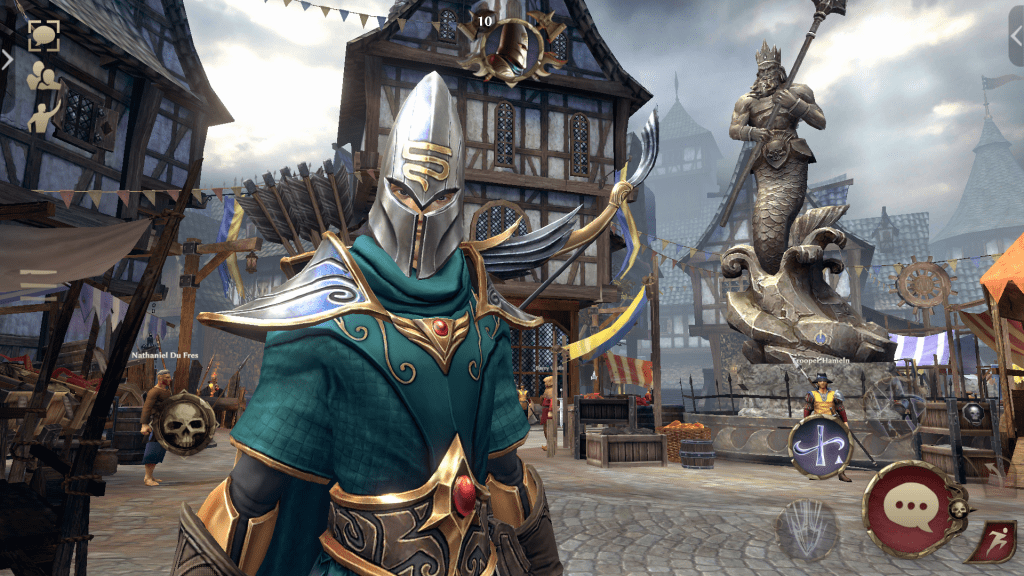This screenshot has width=1024, height=576.
Task: Open the friends group icon
Action: click(41, 78)
